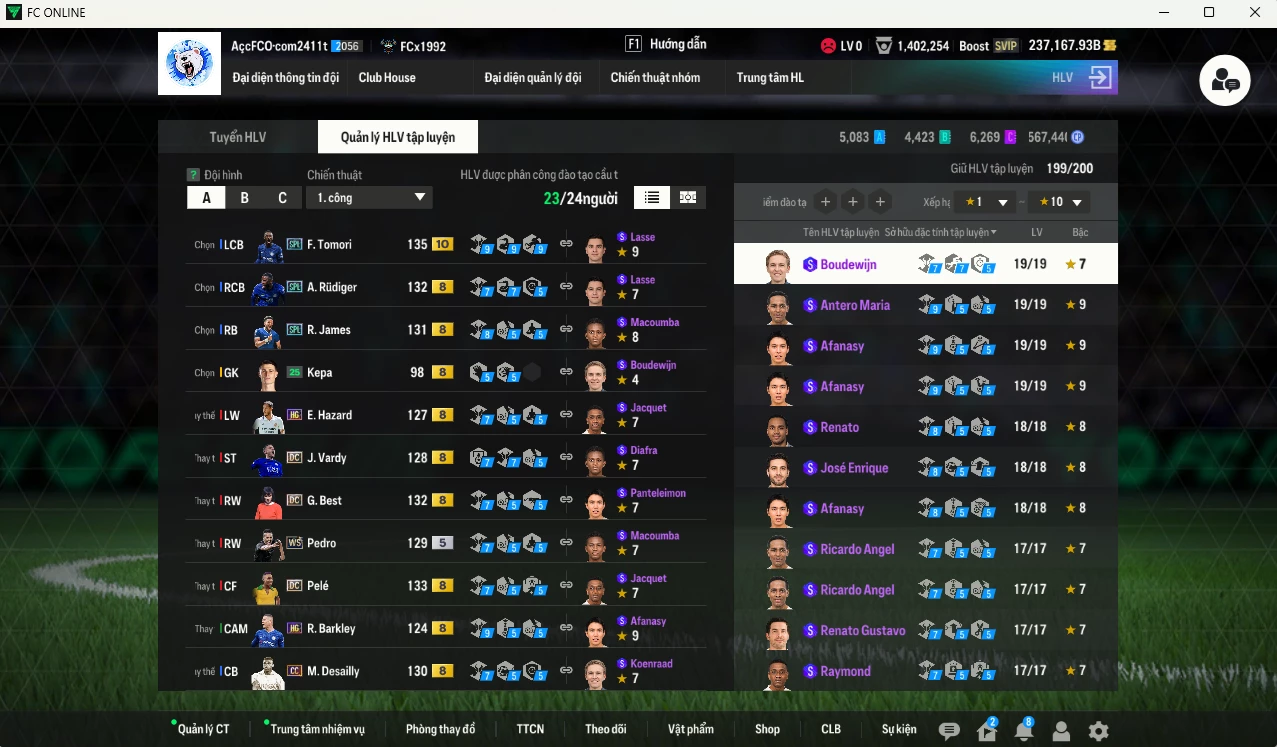
Task: Open Quản lý CT in the bottom bar
Action: (x=203, y=729)
